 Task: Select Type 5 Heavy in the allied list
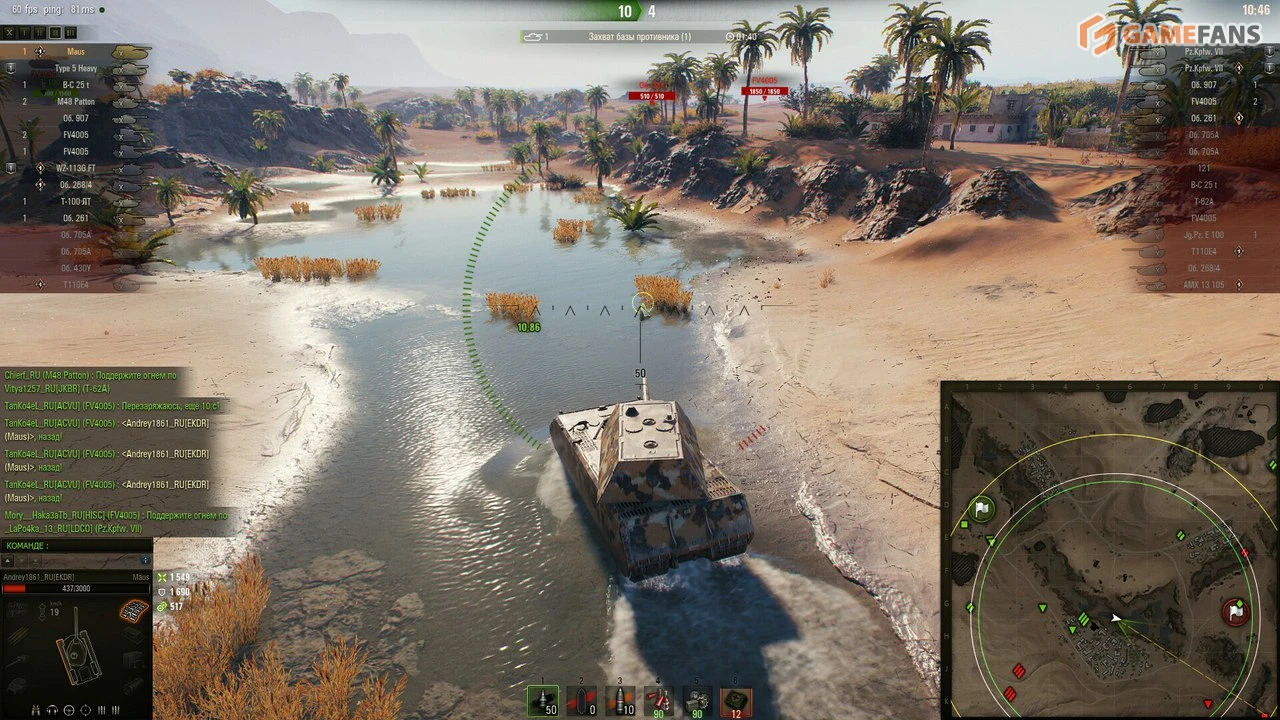(76, 68)
